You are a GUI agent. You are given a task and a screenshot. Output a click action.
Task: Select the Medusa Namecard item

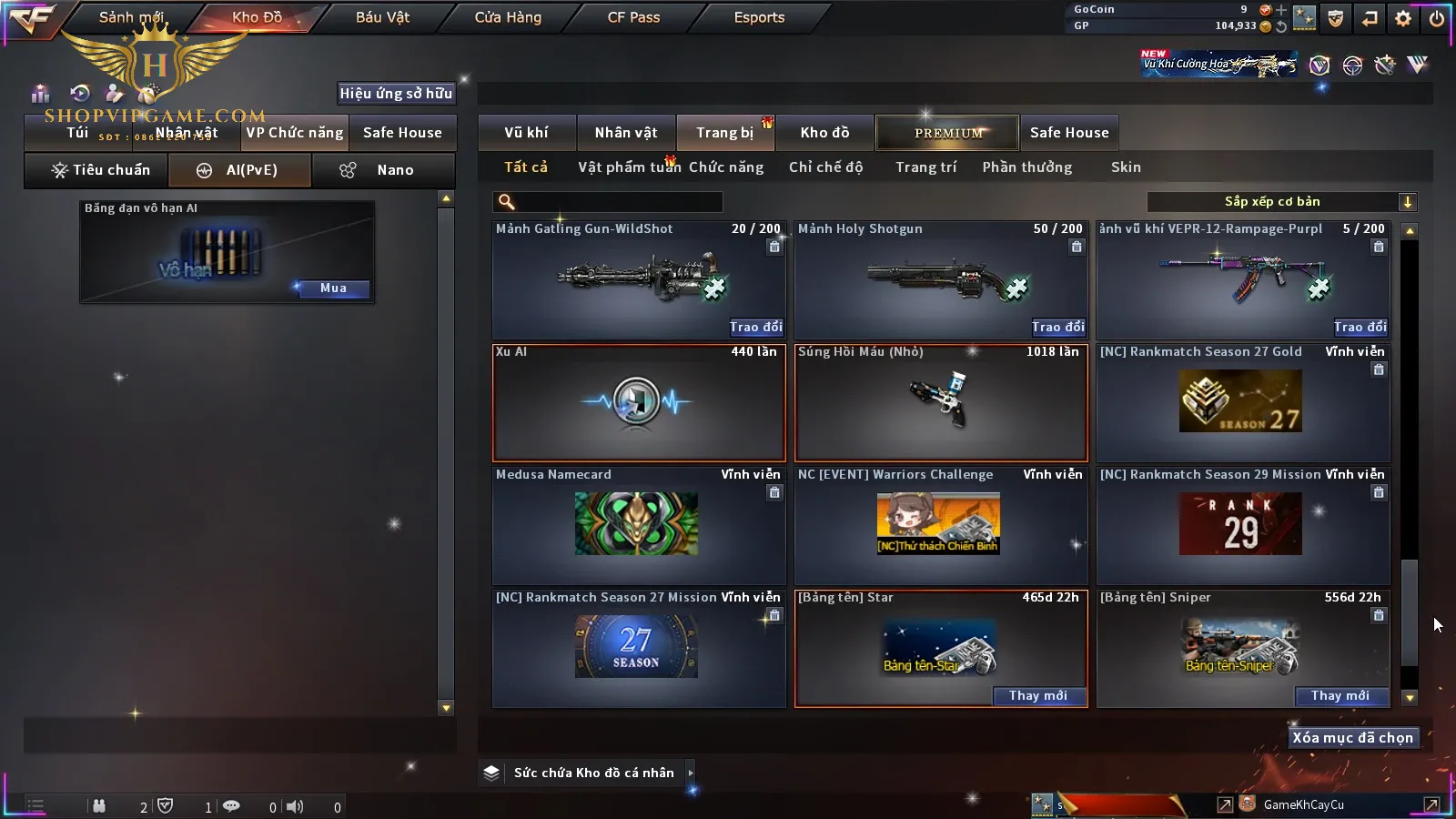pyautogui.click(x=637, y=524)
